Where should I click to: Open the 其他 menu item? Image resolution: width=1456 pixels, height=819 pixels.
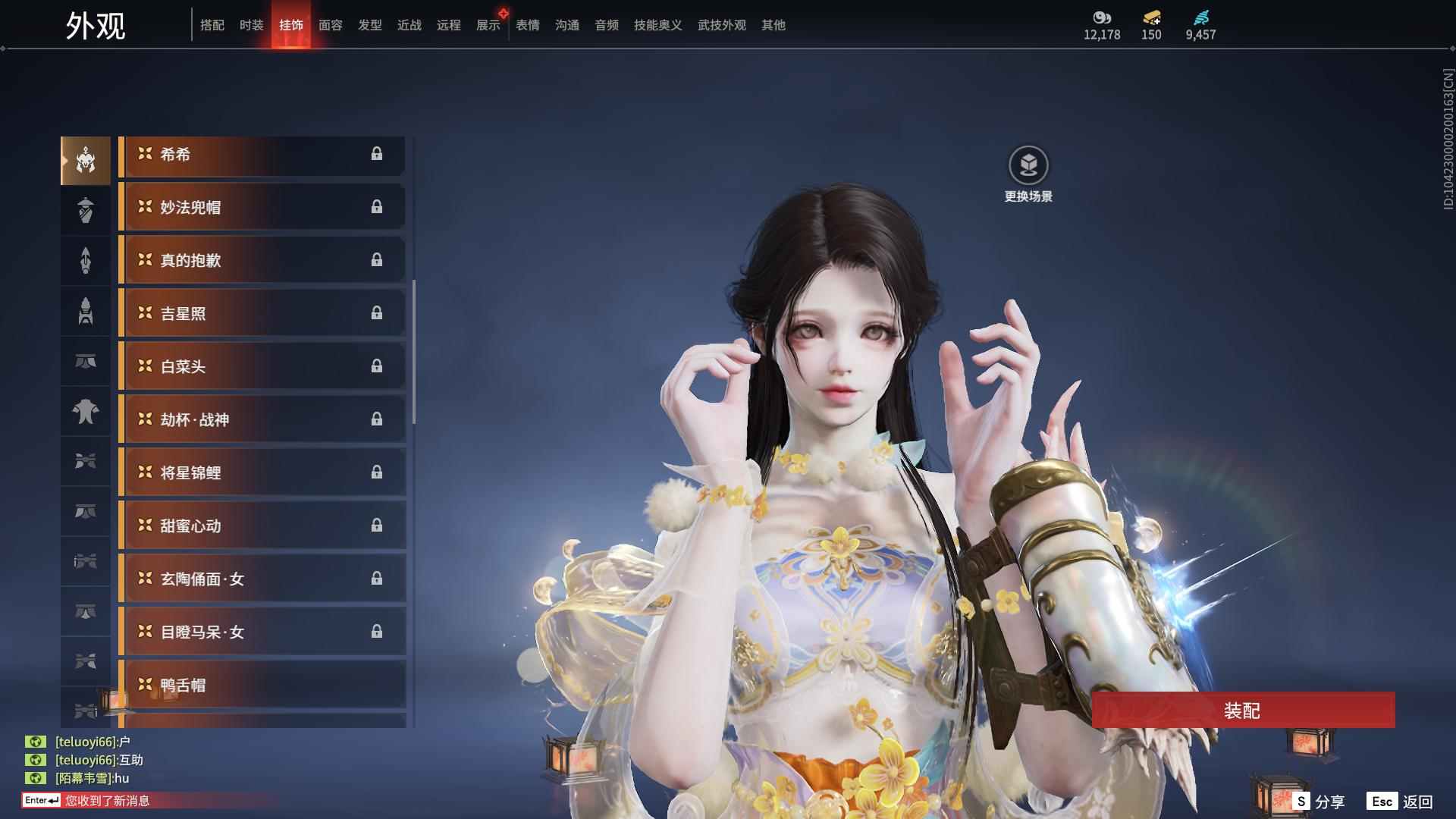click(x=773, y=24)
